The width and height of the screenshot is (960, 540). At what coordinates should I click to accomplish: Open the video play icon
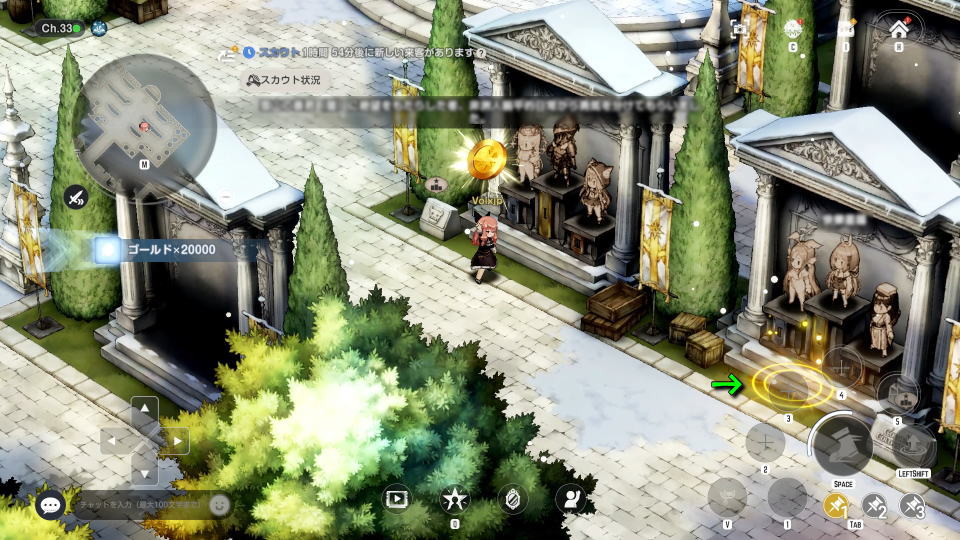point(397,498)
